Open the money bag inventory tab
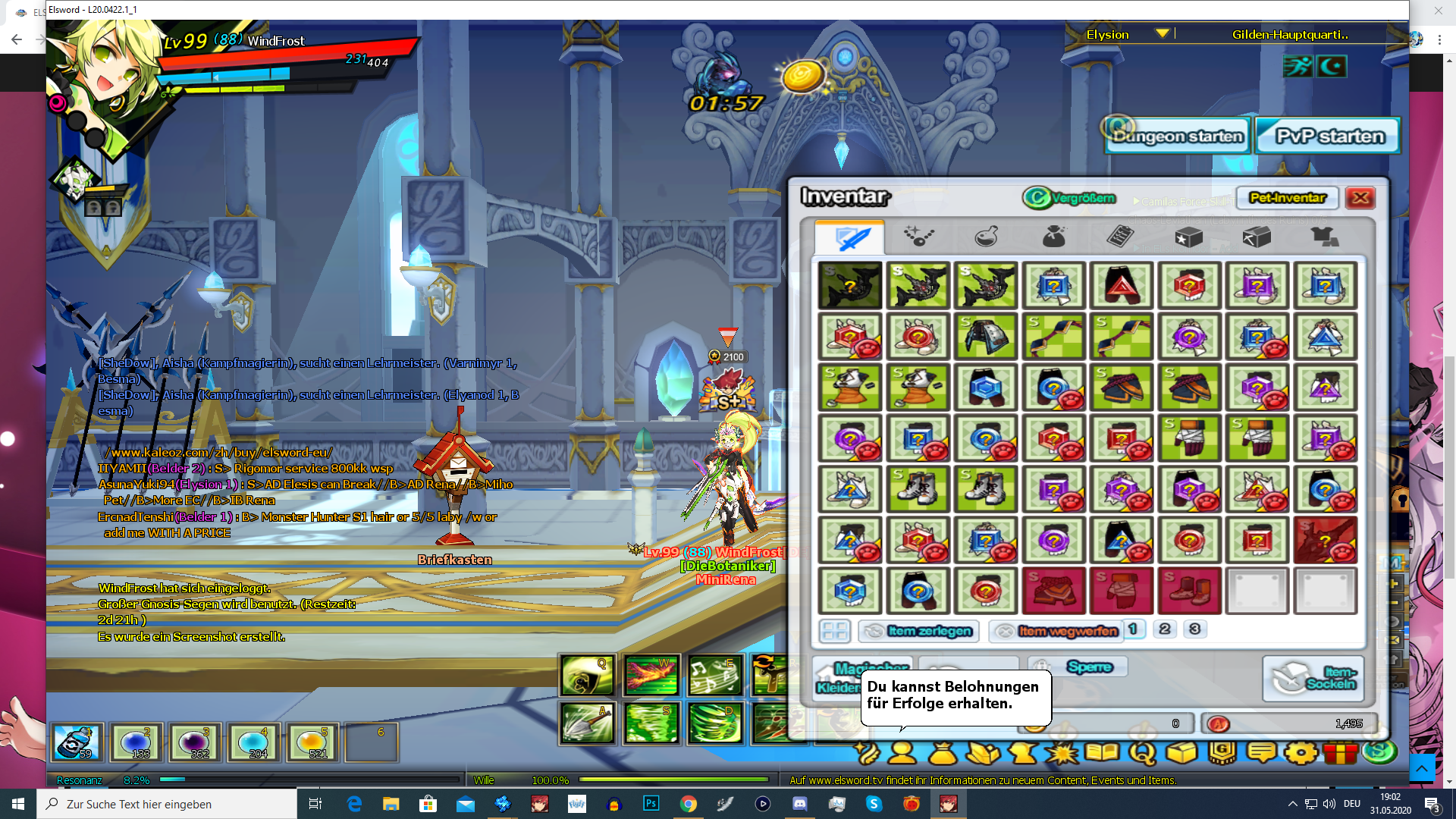Viewport: 1456px width, 819px height. coord(1053,237)
